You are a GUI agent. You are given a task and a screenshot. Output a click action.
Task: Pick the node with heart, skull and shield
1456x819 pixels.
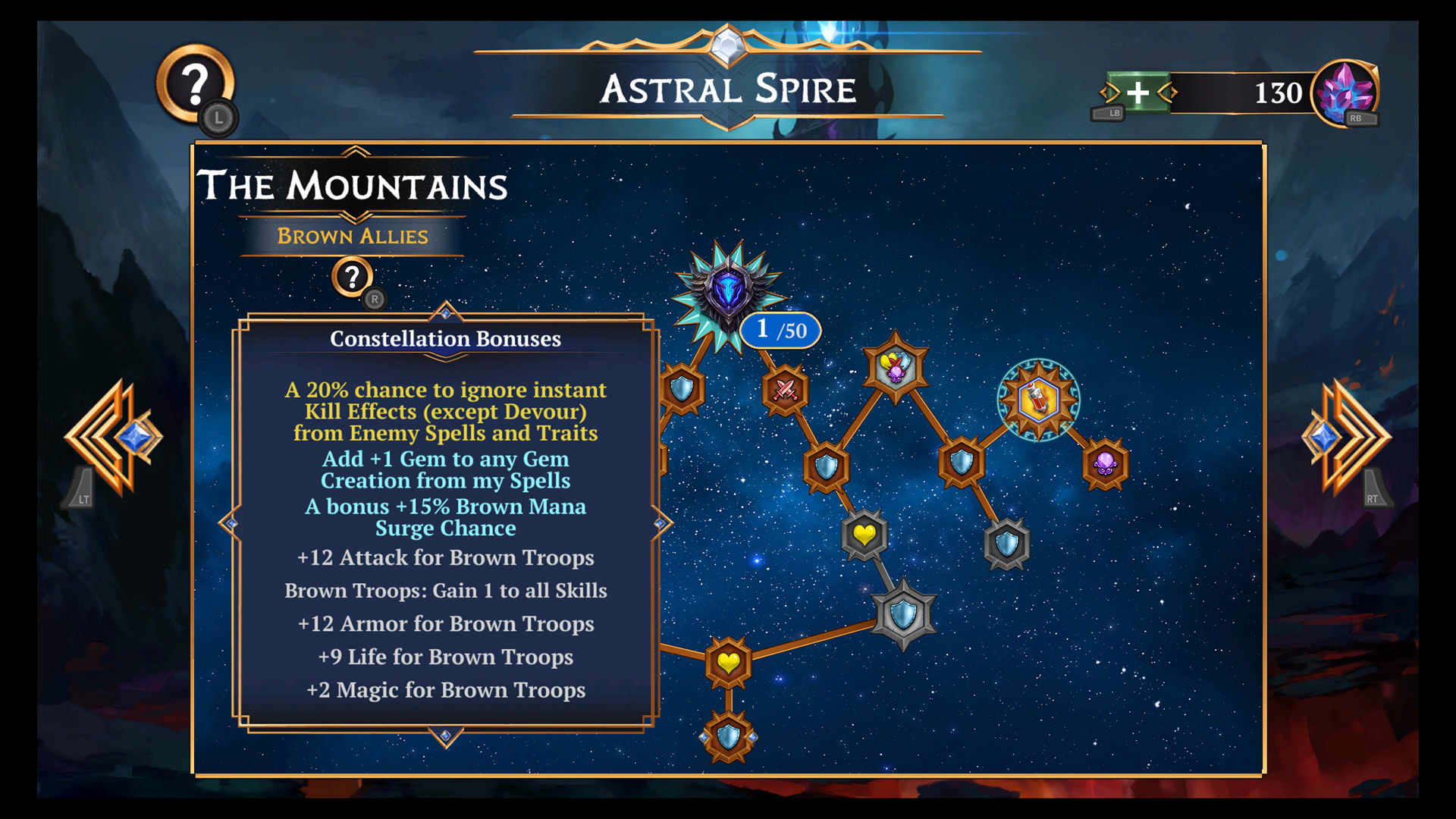pyautogui.click(x=895, y=367)
